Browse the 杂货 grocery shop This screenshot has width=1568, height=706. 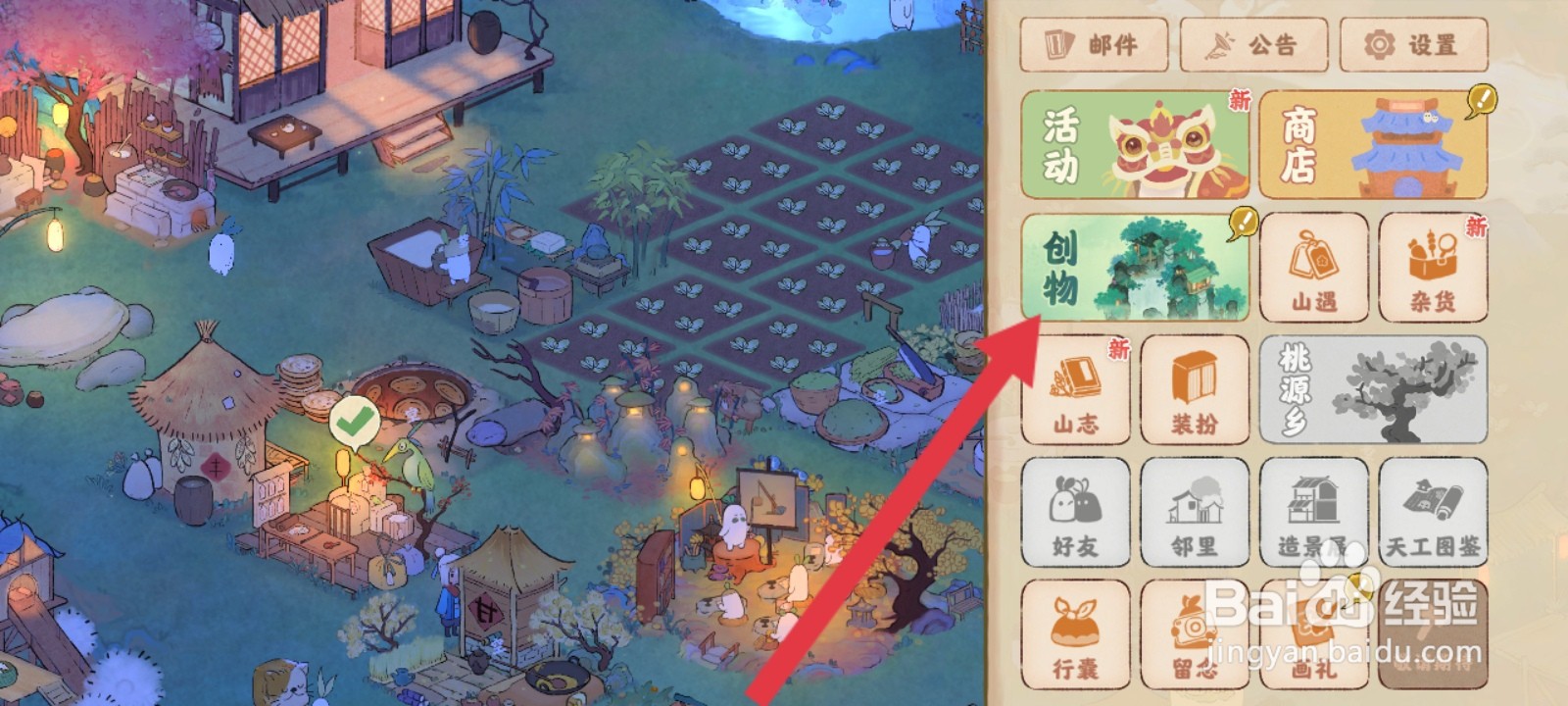(1433, 267)
